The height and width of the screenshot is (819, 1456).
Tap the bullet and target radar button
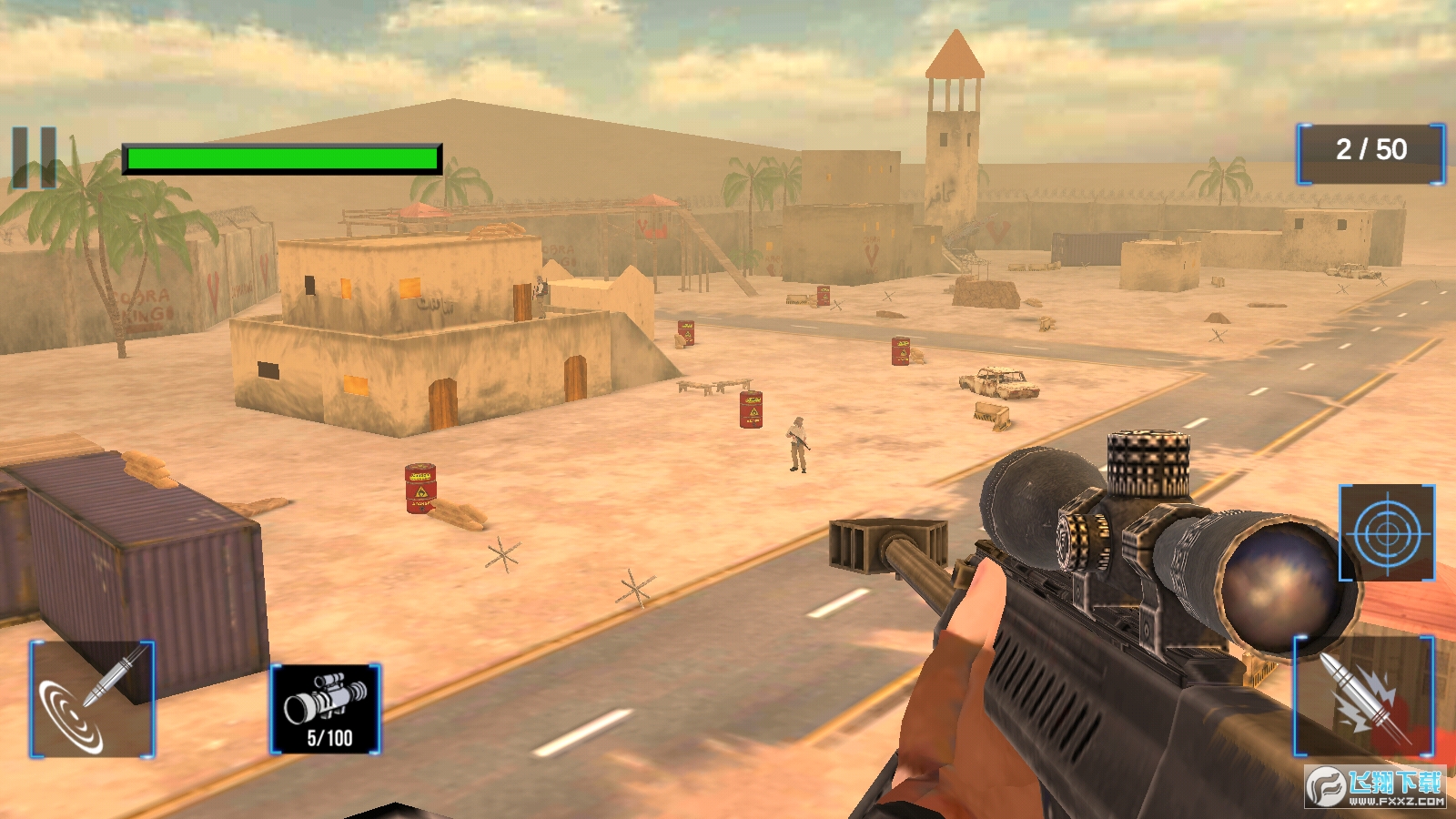92,699
